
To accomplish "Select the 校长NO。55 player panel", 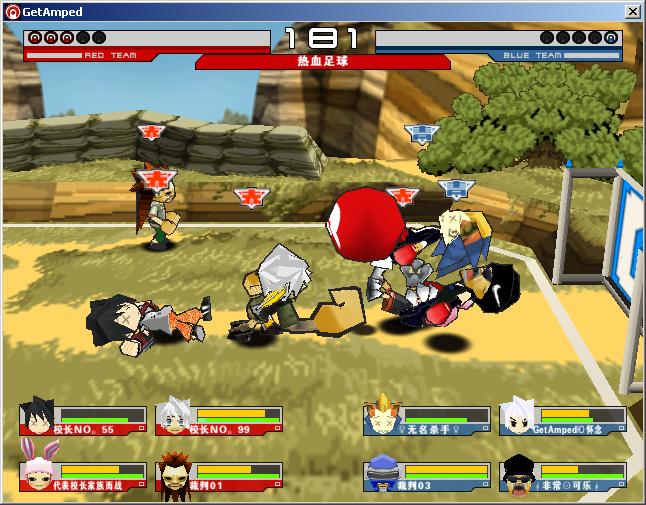I will tap(82, 419).
